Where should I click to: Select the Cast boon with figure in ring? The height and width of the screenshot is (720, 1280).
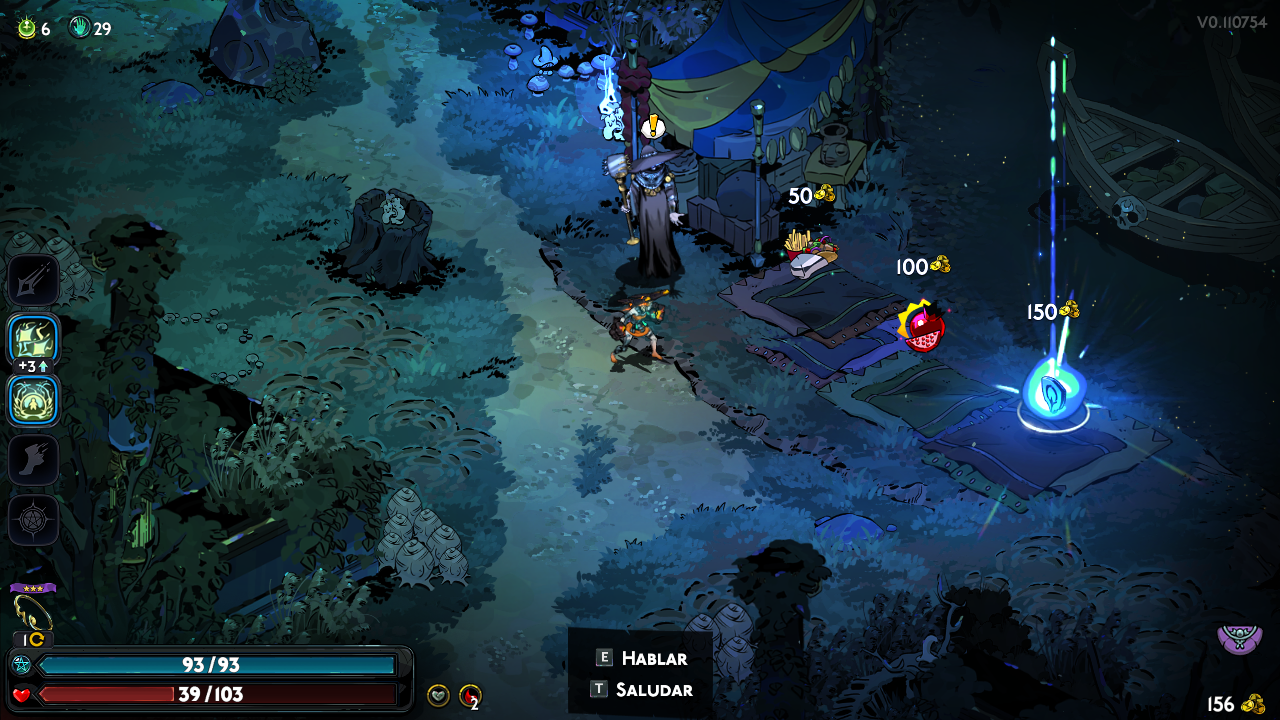34,400
